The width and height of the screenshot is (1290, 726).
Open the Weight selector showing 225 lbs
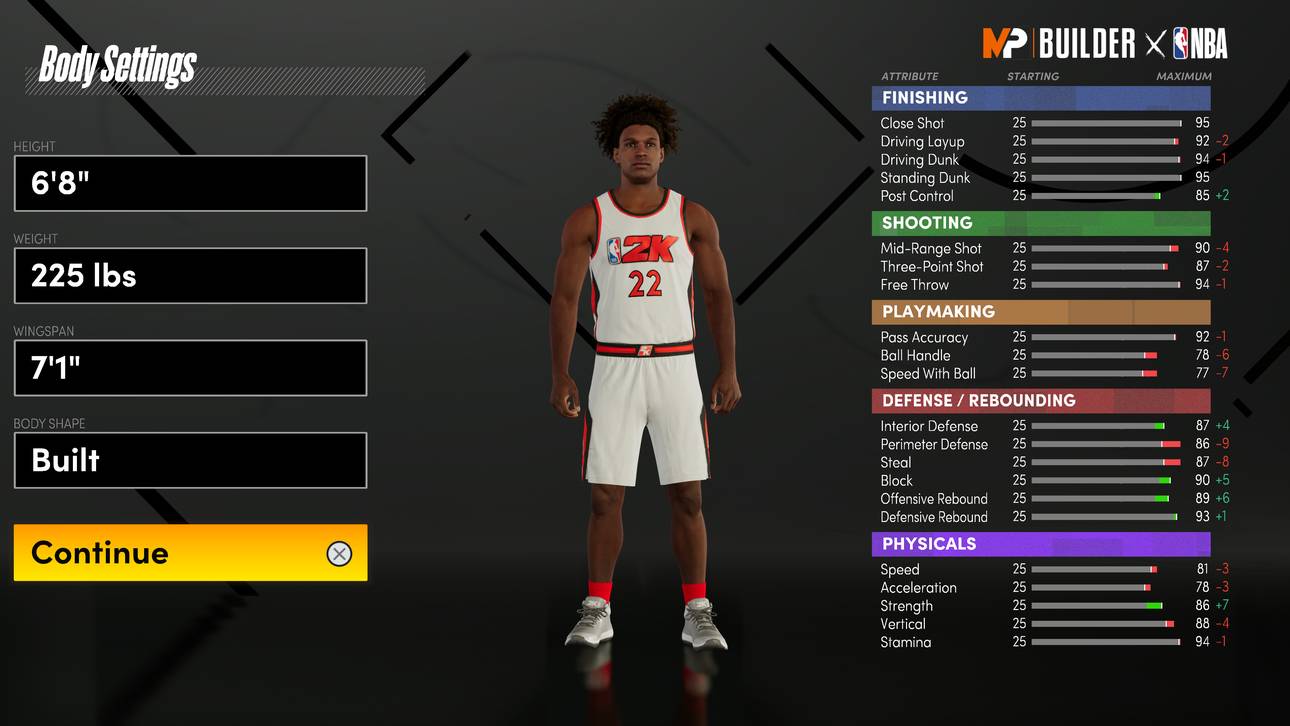coord(190,275)
